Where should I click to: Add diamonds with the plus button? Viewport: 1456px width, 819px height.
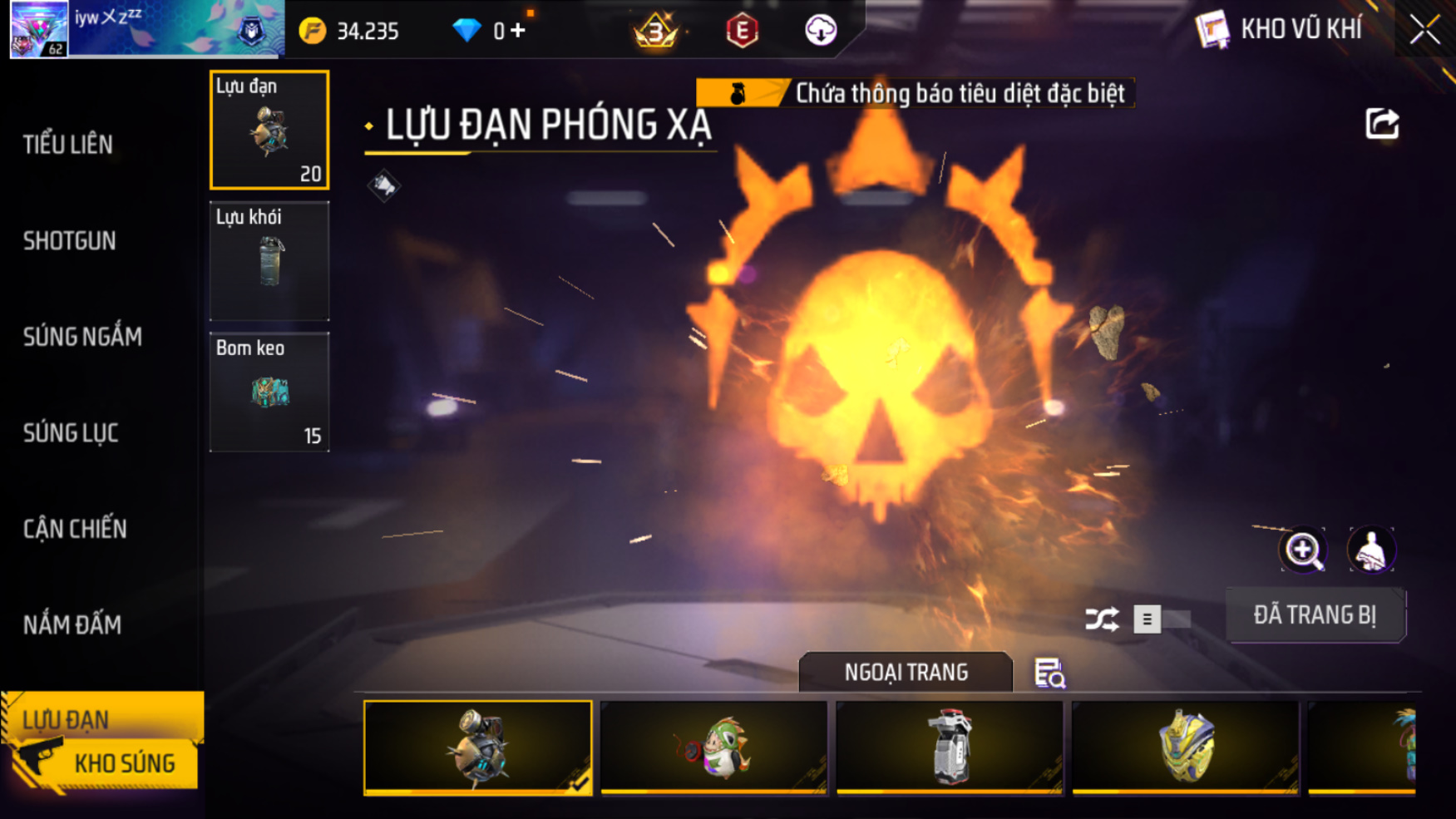(x=518, y=31)
